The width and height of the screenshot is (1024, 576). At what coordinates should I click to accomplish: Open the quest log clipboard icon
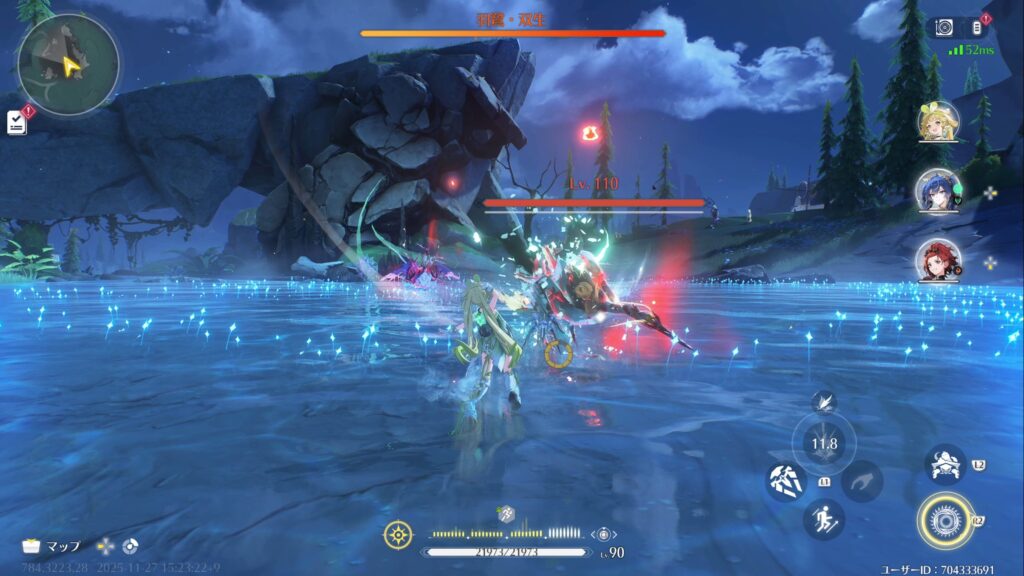point(17,122)
